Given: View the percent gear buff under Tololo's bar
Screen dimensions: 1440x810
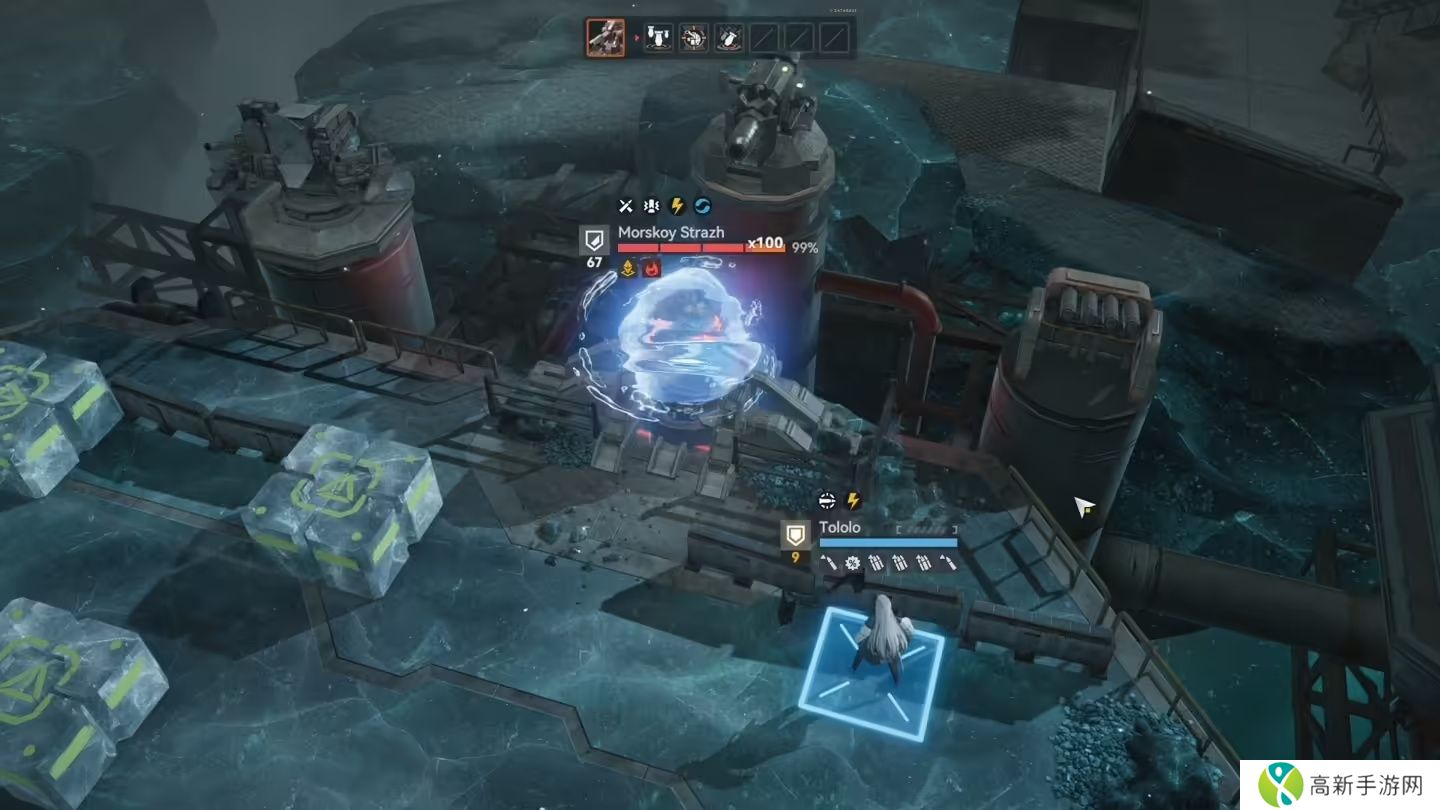Looking at the screenshot, I should coord(852,563).
